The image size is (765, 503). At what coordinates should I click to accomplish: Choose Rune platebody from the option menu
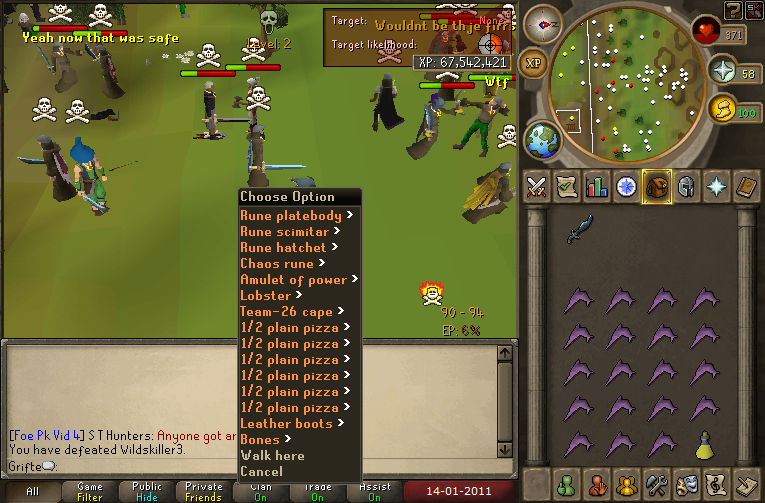click(x=291, y=216)
